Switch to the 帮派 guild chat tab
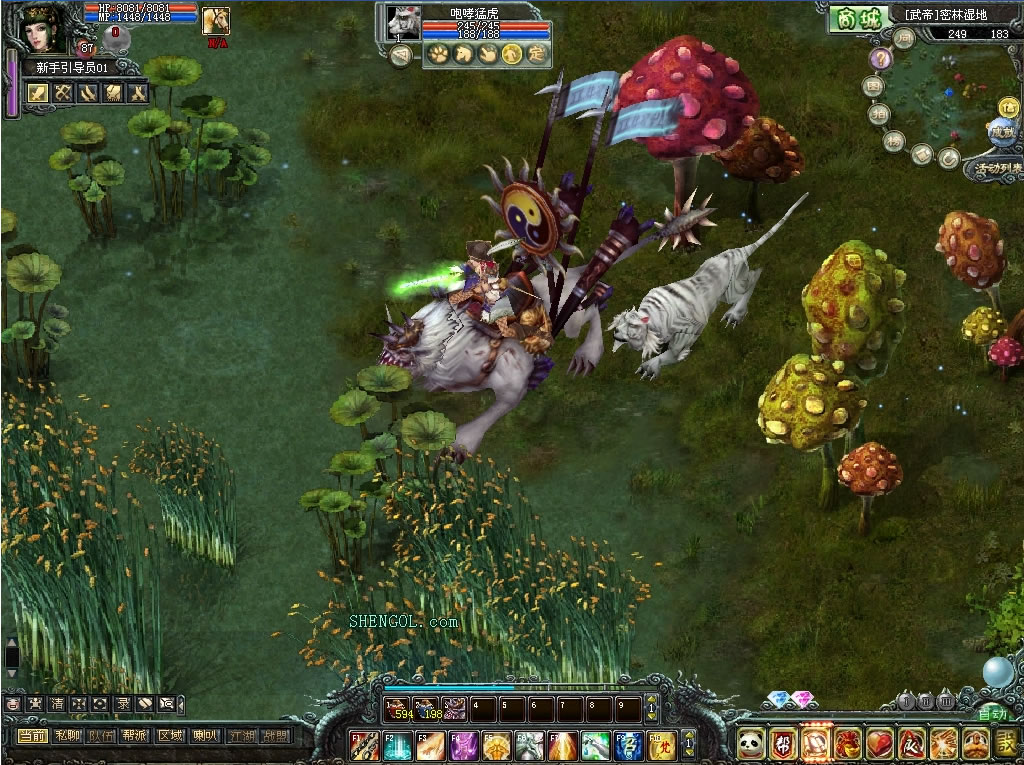Image resolution: width=1024 pixels, height=765 pixels. click(x=136, y=736)
